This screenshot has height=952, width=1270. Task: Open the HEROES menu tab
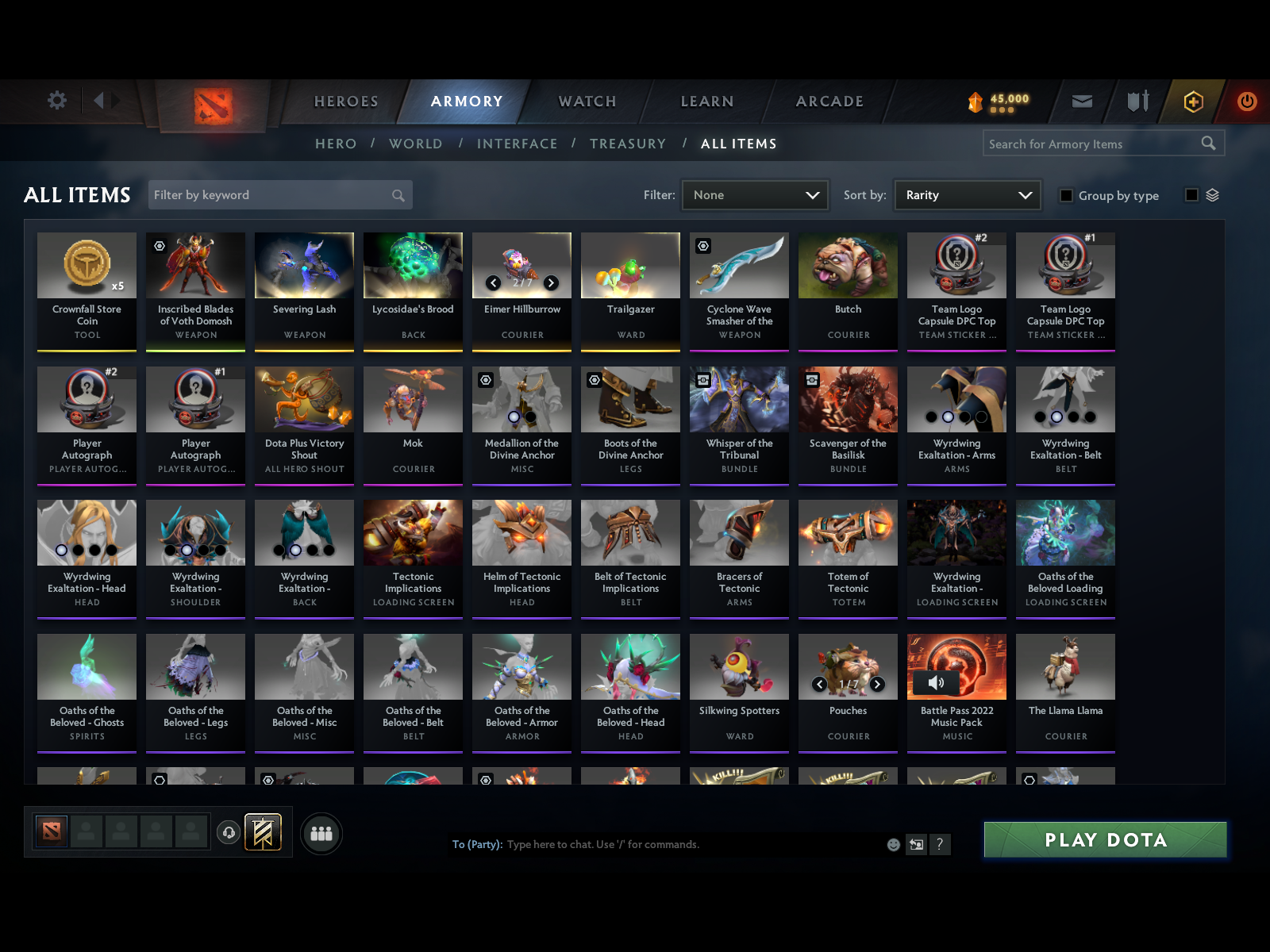pos(345,102)
